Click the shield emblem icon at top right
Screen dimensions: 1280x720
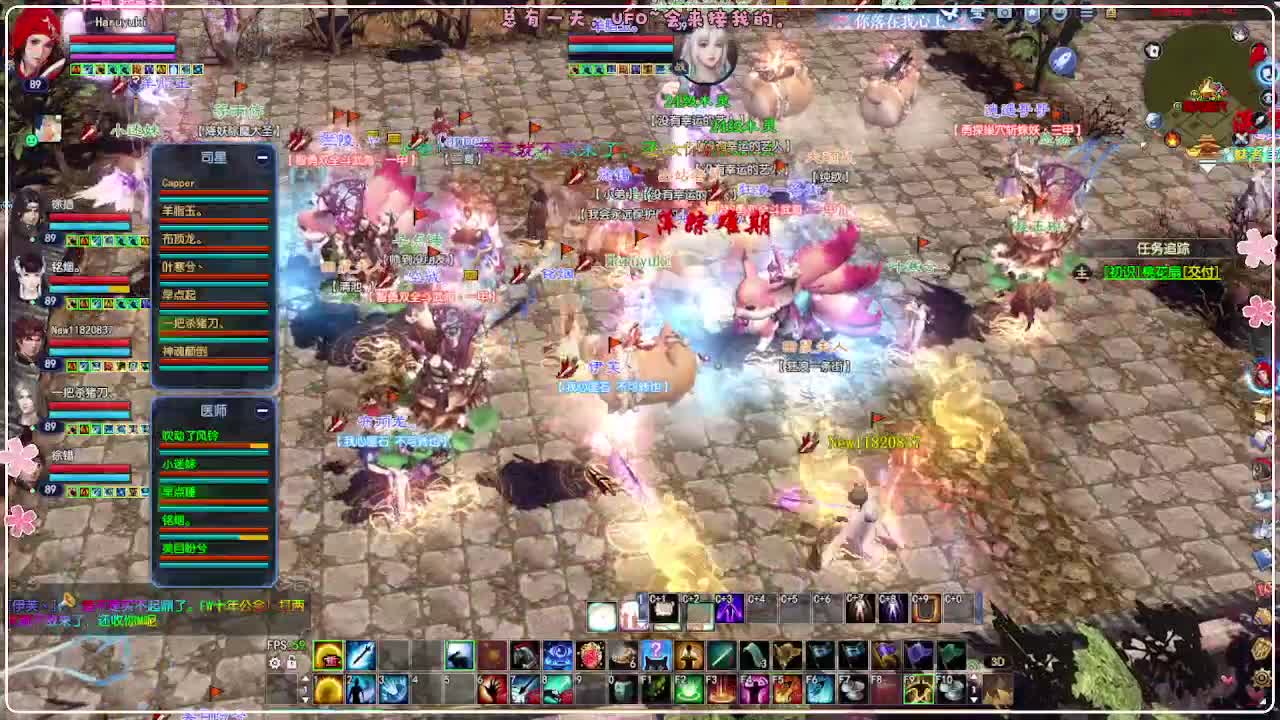point(1032,13)
